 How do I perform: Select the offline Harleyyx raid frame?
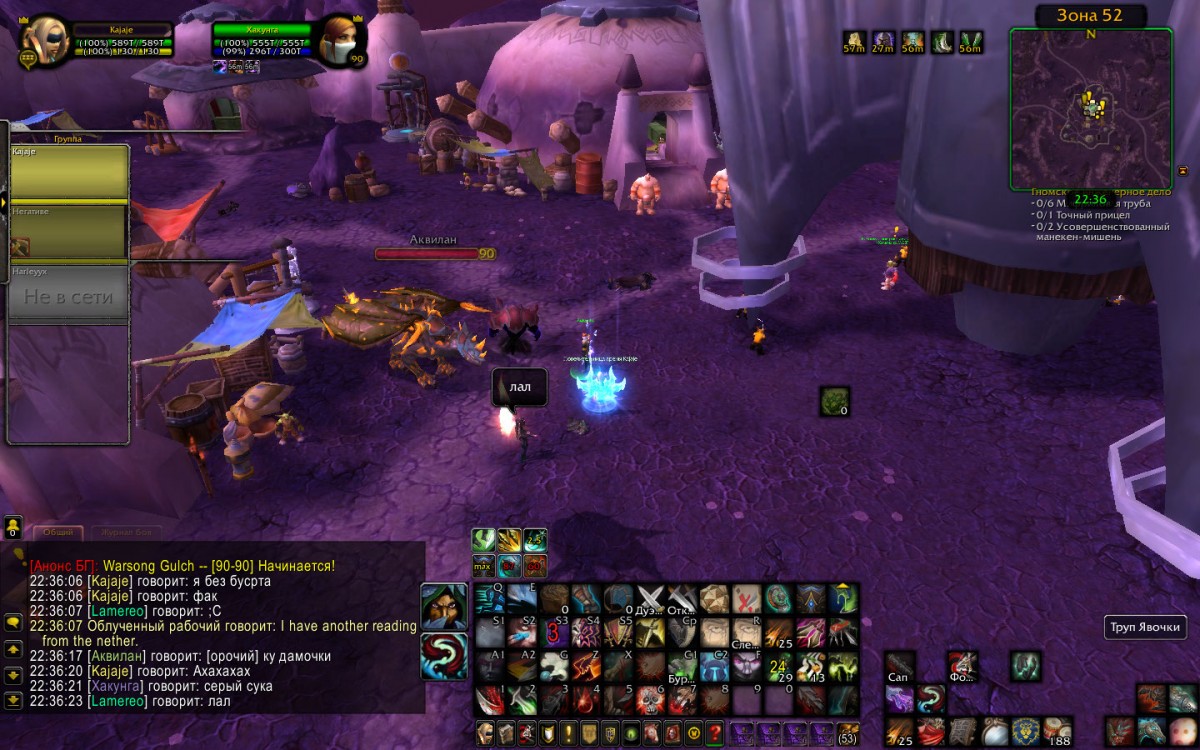69,294
